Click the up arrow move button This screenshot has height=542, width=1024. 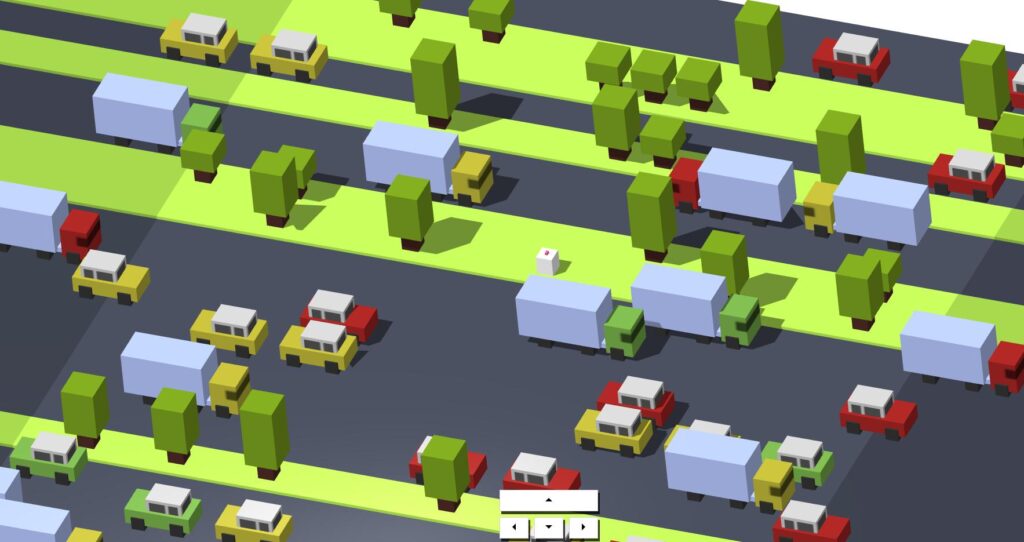click(548, 500)
